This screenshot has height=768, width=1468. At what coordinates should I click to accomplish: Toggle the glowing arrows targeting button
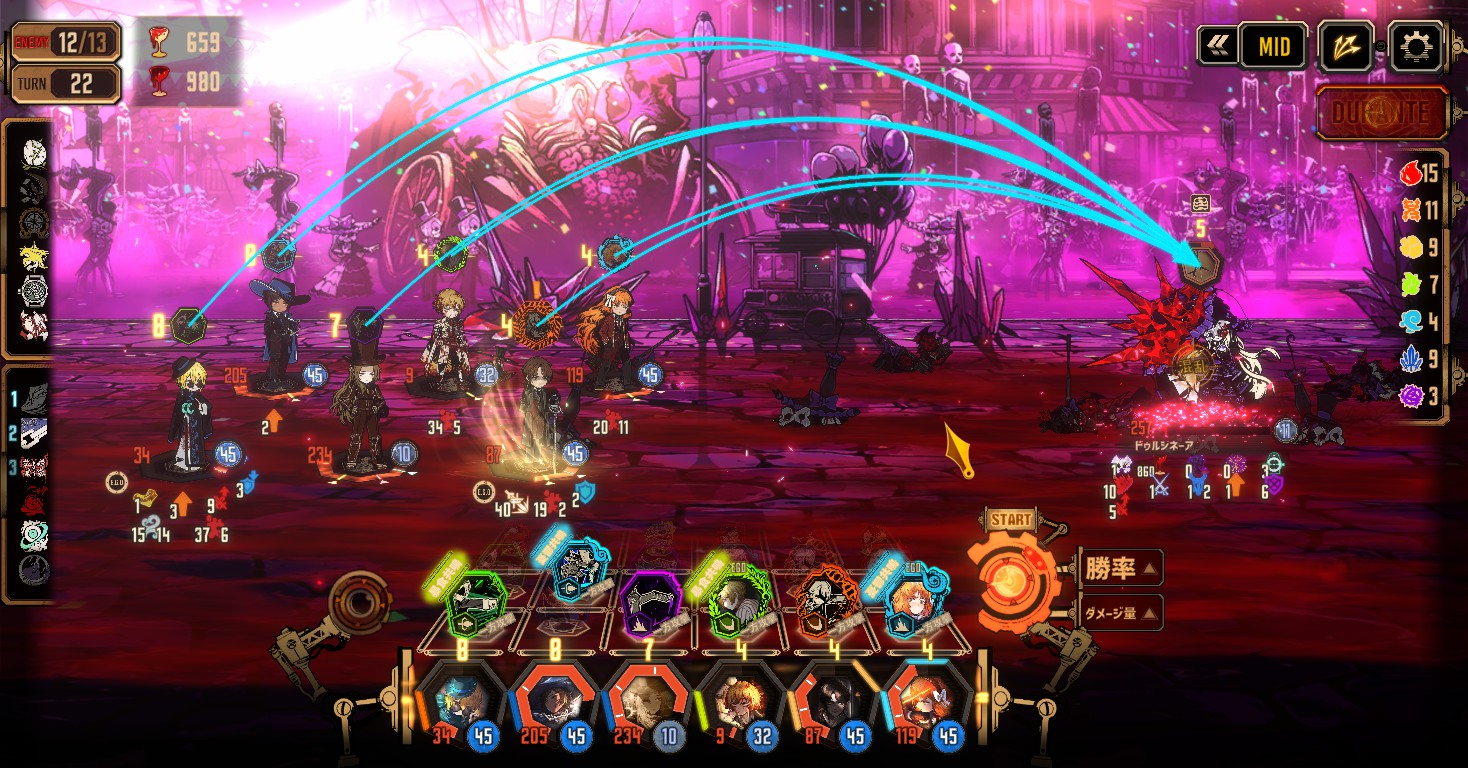(1345, 46)
